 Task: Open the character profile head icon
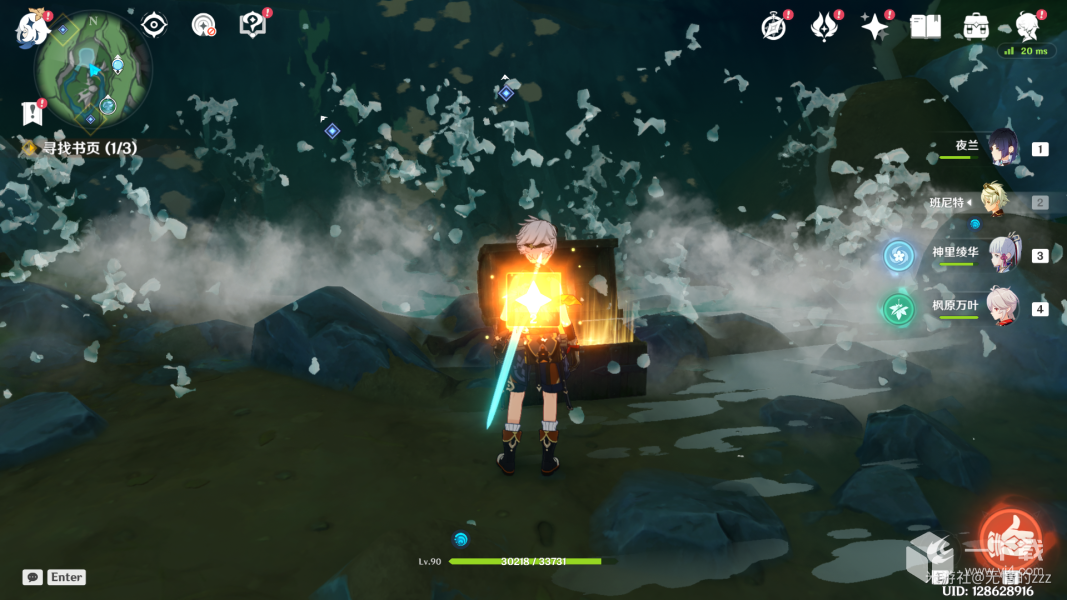(1027, 27)
